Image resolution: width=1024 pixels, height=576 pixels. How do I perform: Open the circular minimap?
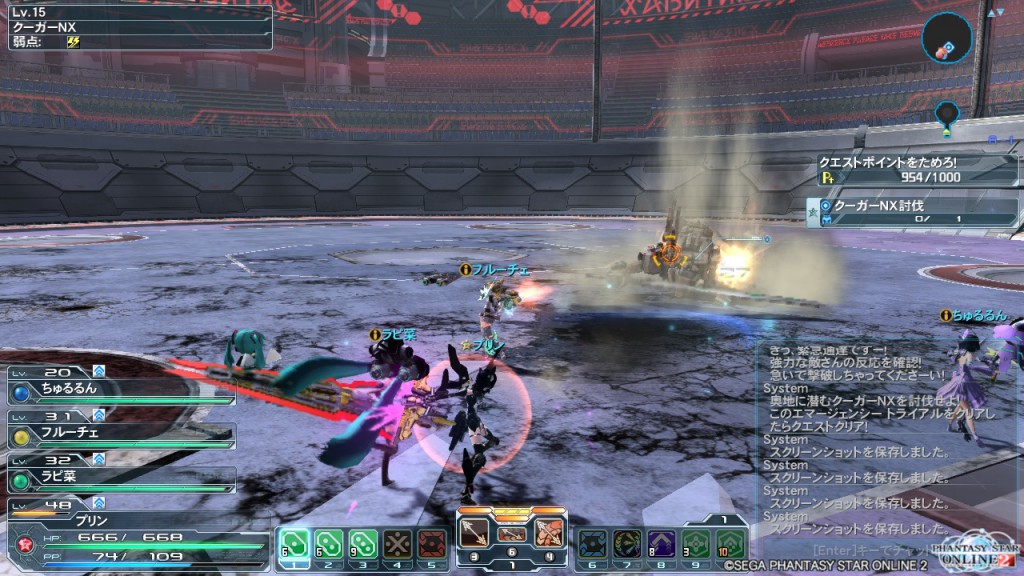coord(948,38)
